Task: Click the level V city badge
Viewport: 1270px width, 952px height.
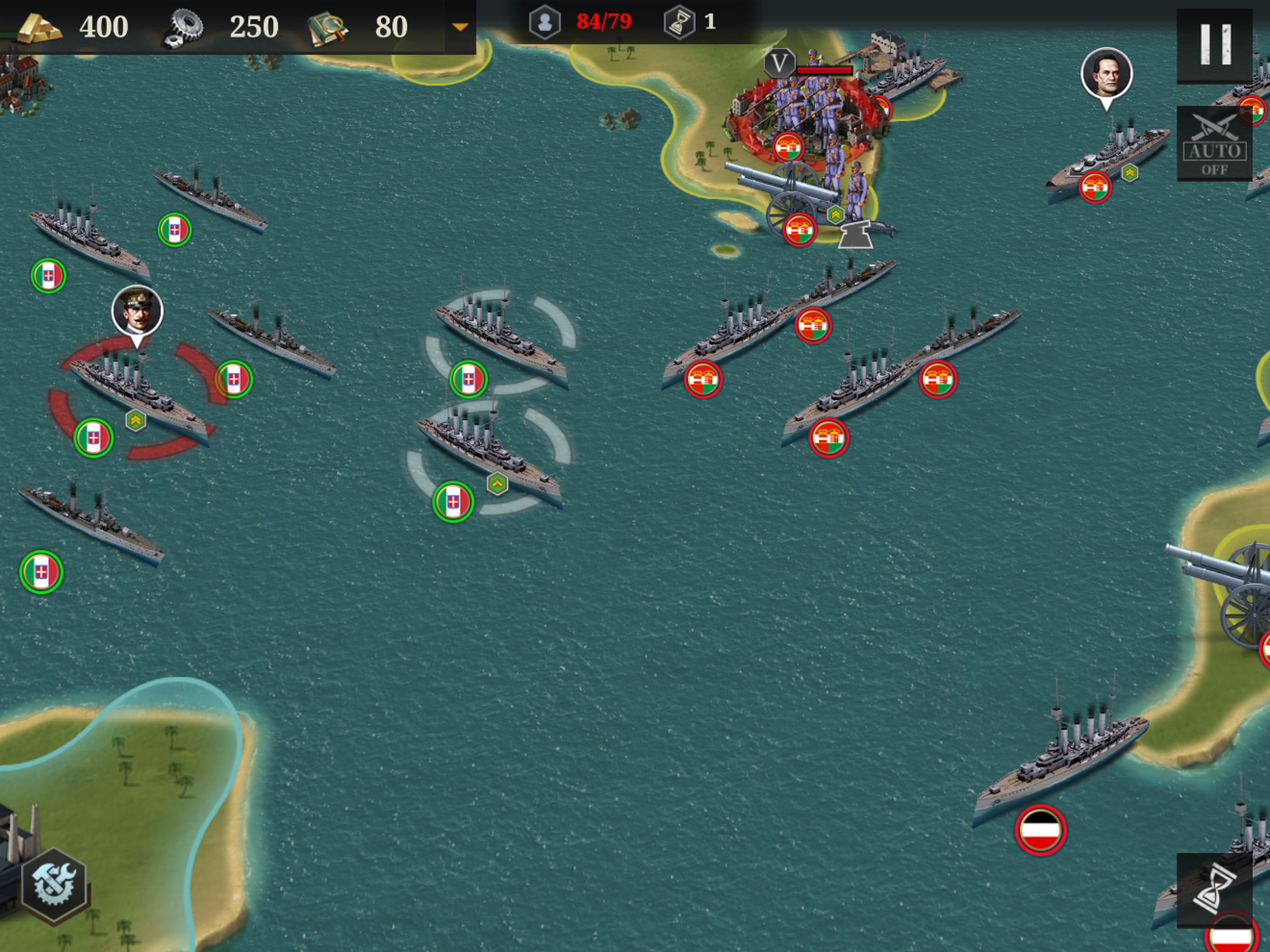Action: point(779,63)
